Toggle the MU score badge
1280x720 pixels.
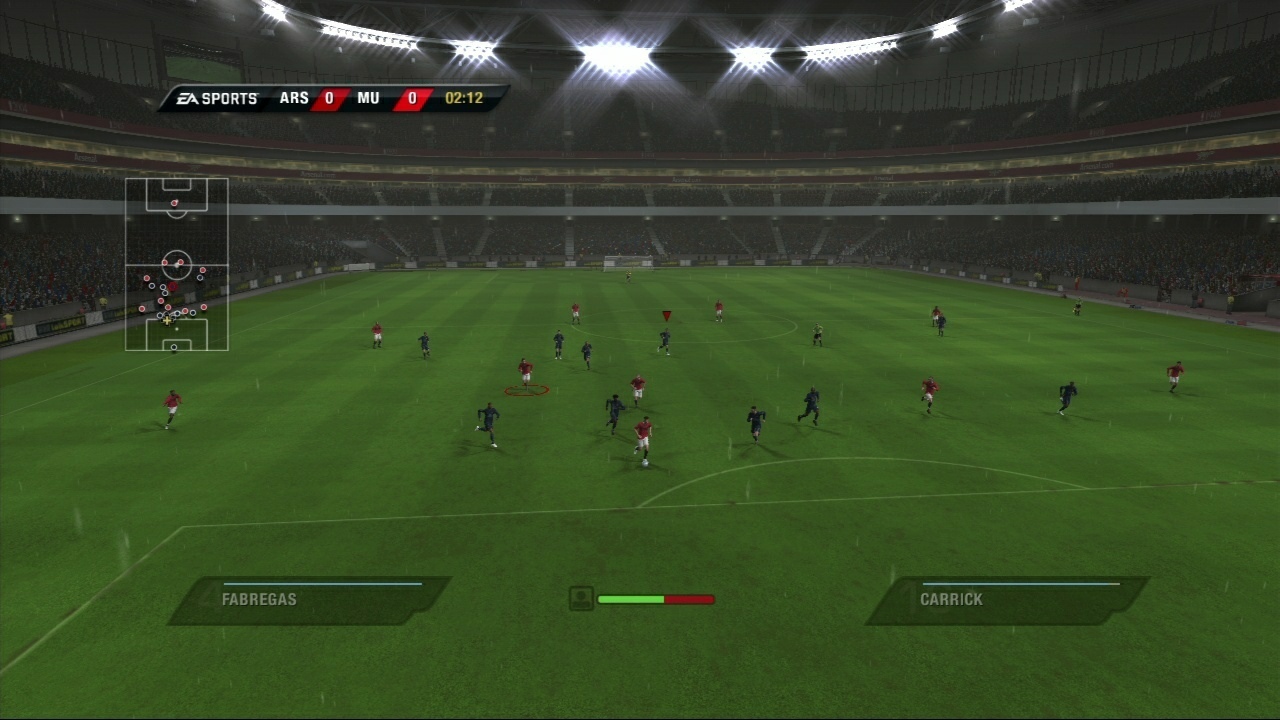coord(412,98)
